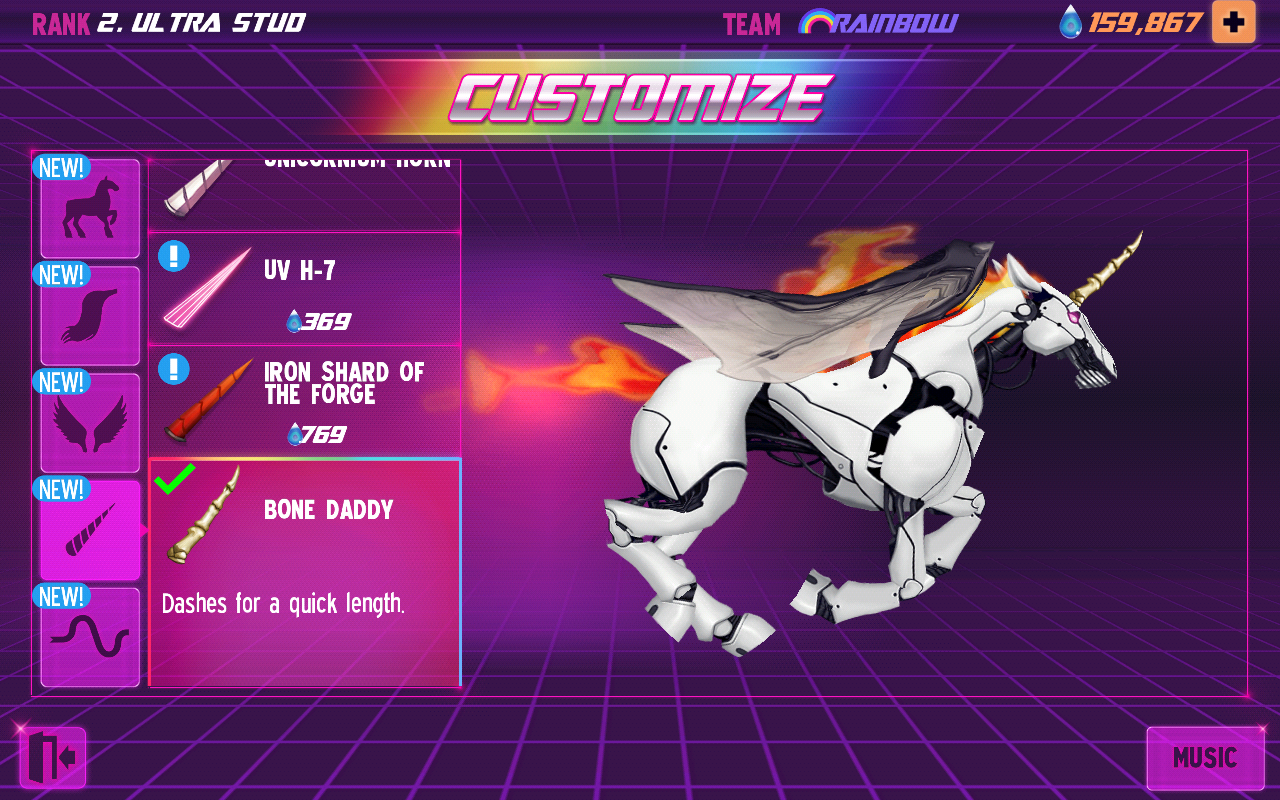Open the Music settings
This screenshot has height=800, width=1280.
tap(1205, 757)
